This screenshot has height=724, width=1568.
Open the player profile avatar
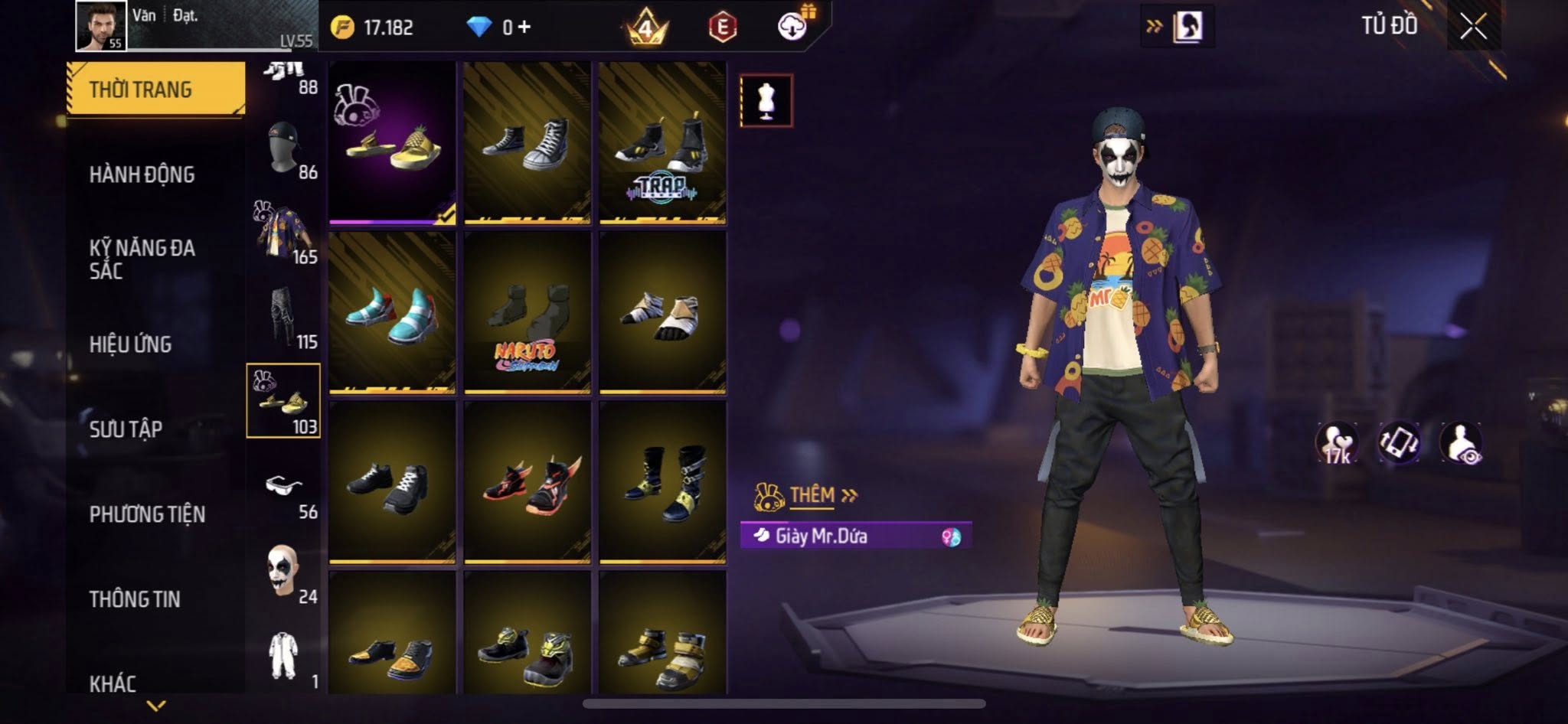pyautogui.click(x=101, y=26)
